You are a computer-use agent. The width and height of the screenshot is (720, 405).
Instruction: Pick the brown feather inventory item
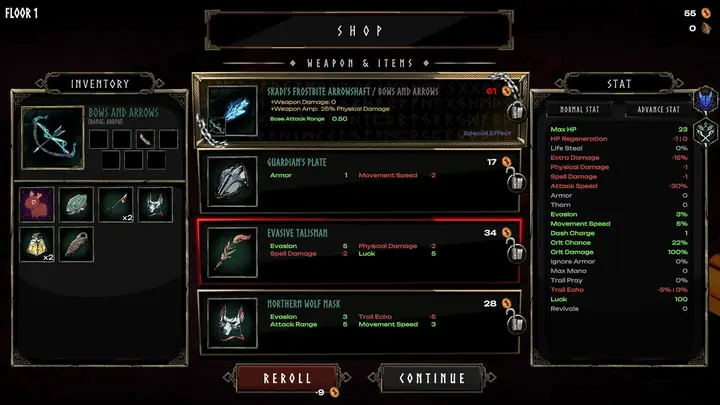(x=79, y=243)
